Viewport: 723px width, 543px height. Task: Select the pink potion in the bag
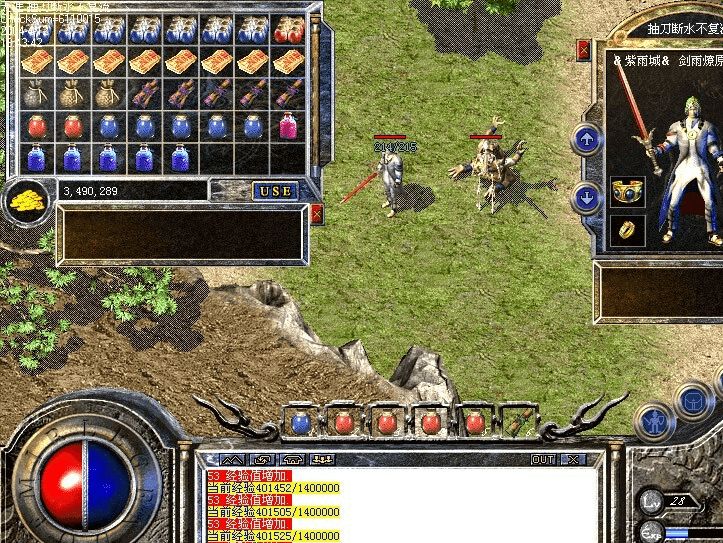289,126
